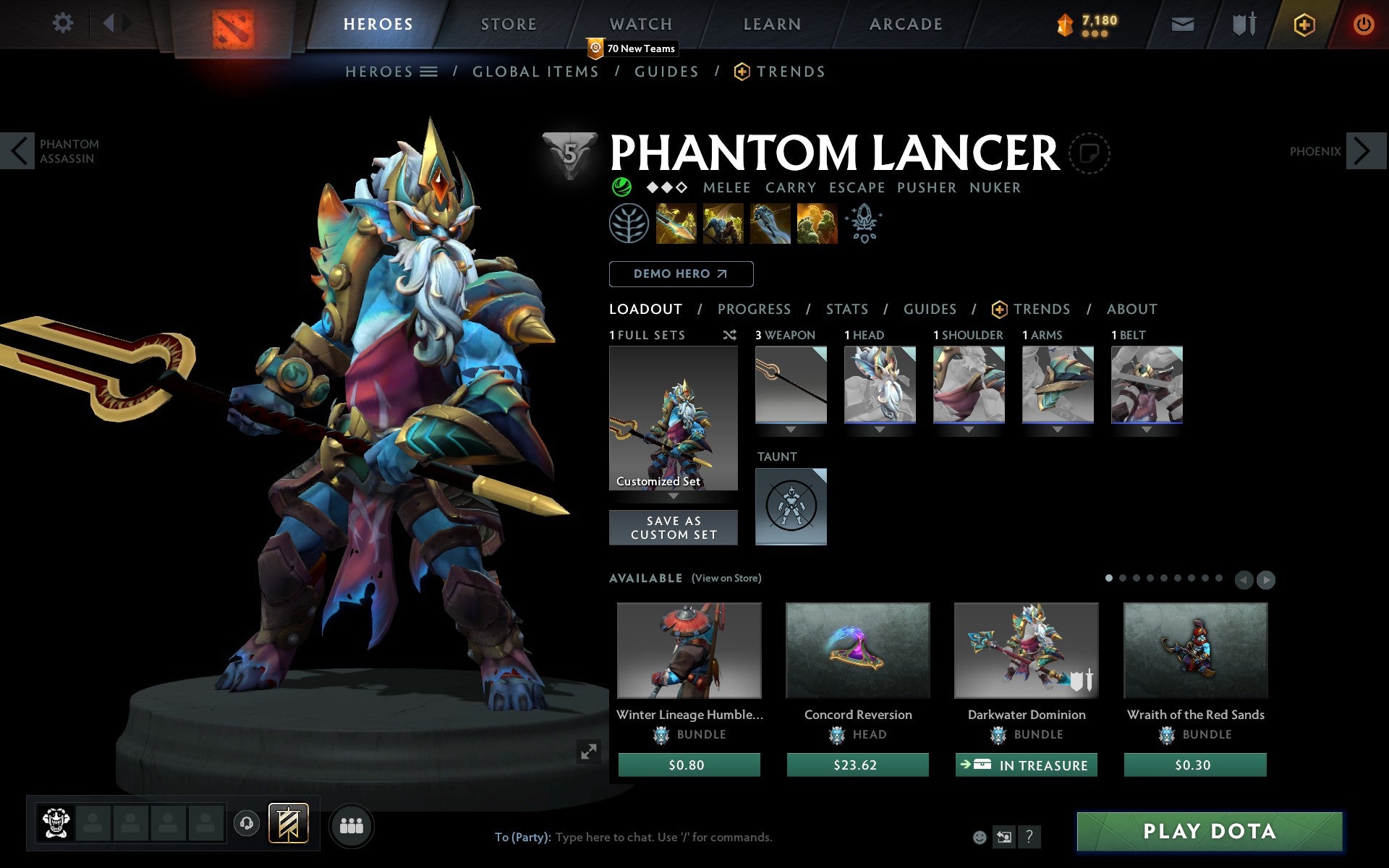
Task: Open the emoticon picker in chat bar
Action: tap(980, 838)
